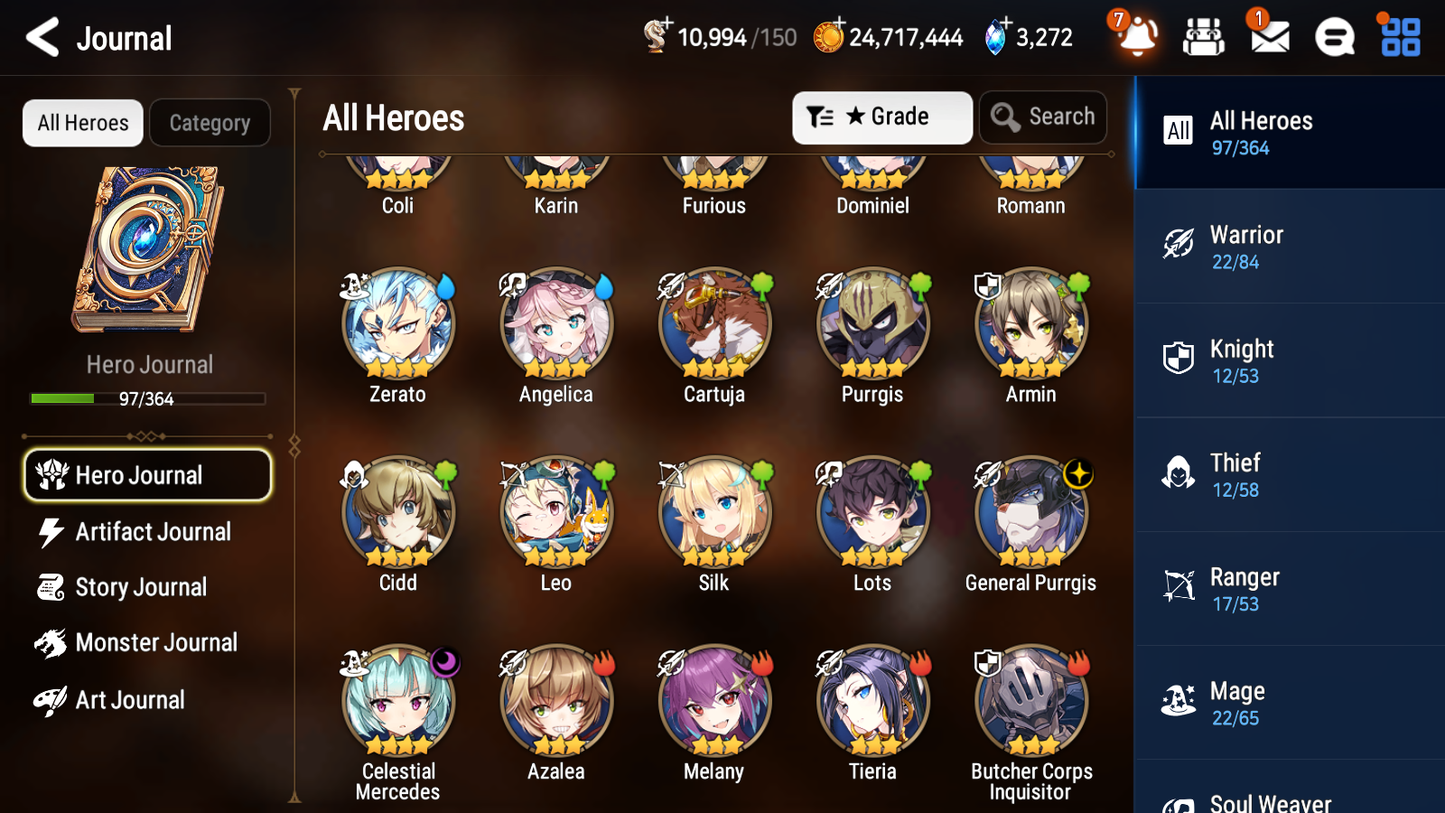Click the Hero Journal progress bar
Viewport: 1445px width, 813px height.
148,398
